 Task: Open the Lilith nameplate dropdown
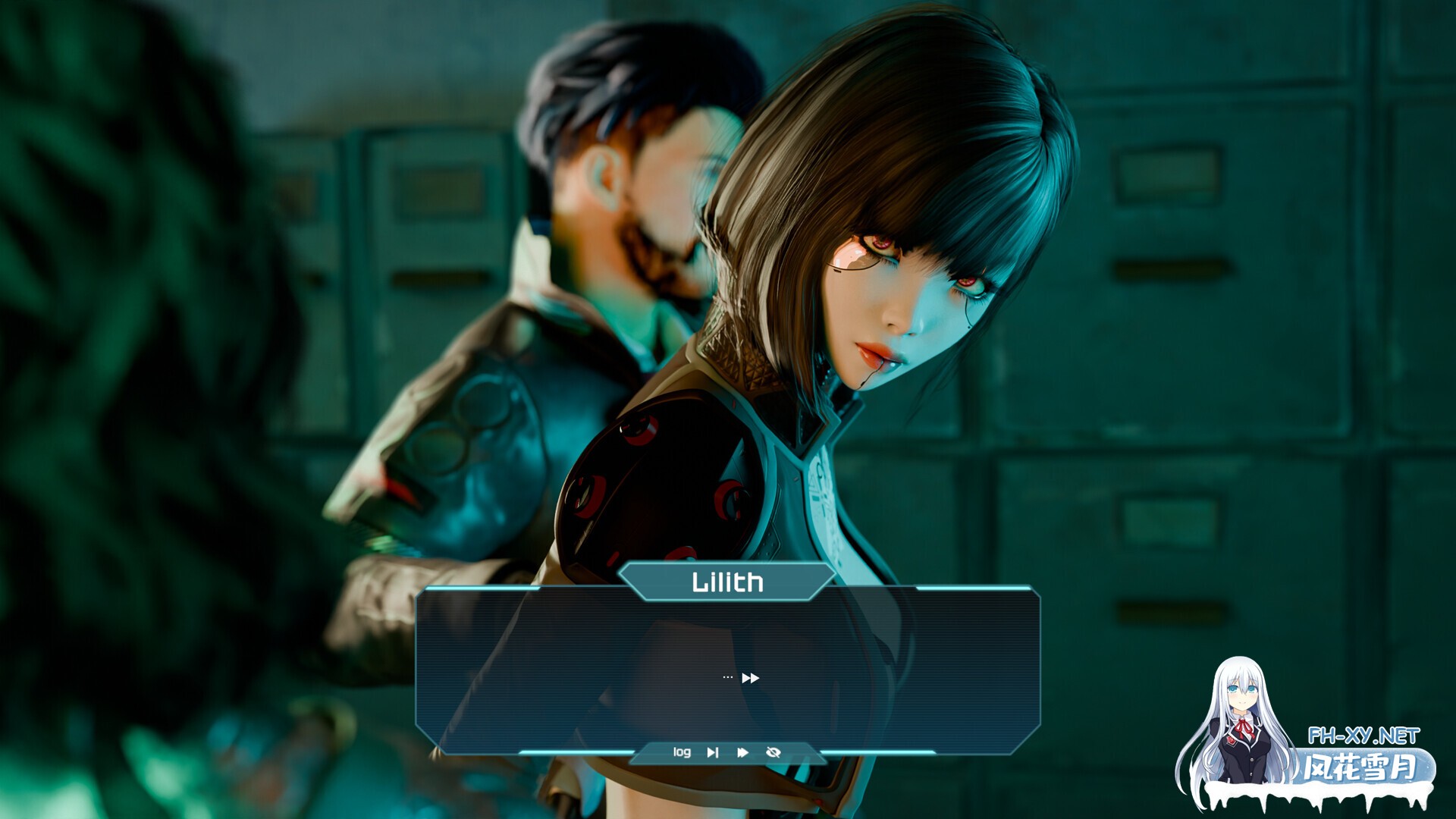pos(726,583)
